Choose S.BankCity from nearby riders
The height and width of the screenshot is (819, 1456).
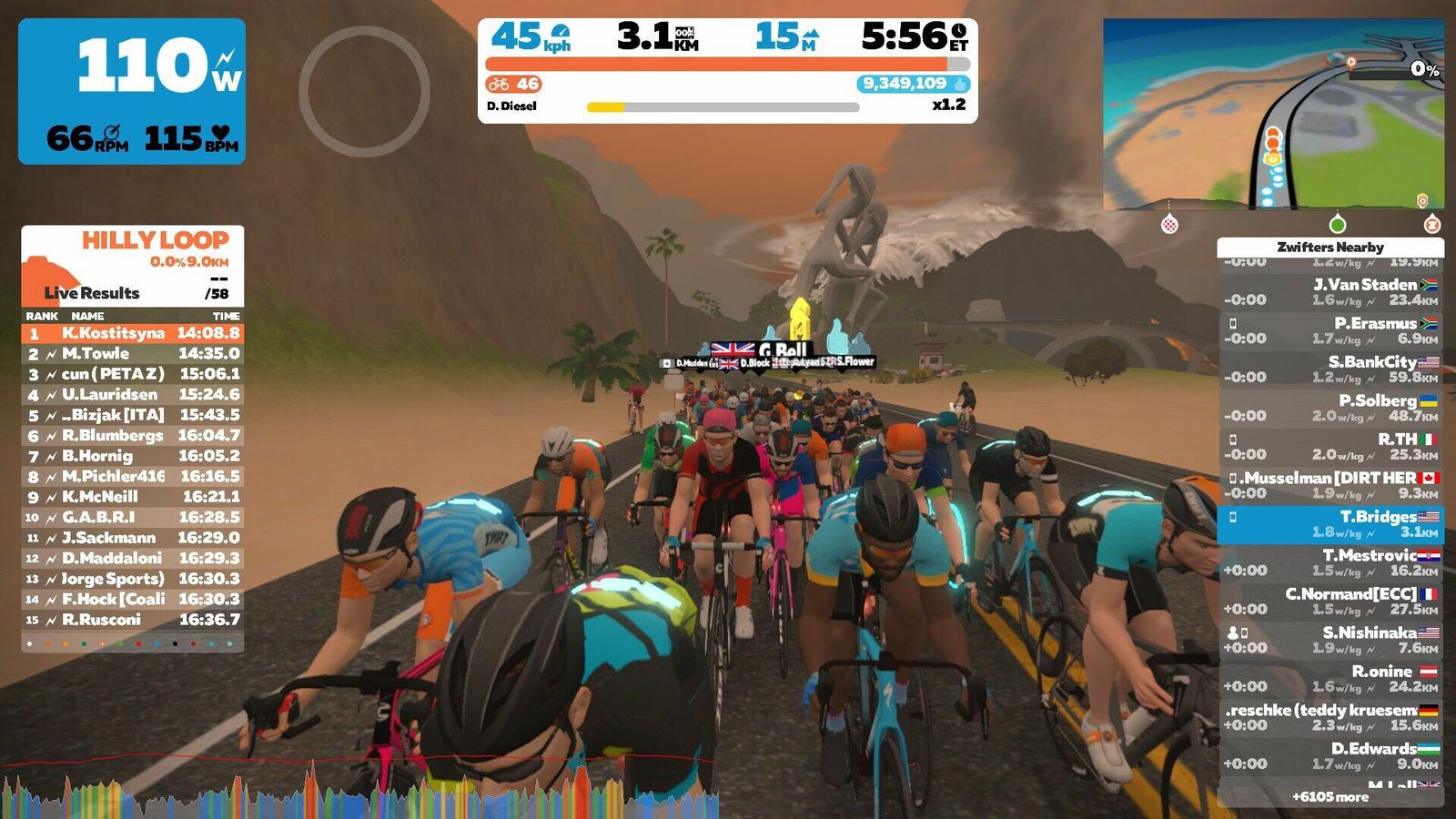(1330, 369)
